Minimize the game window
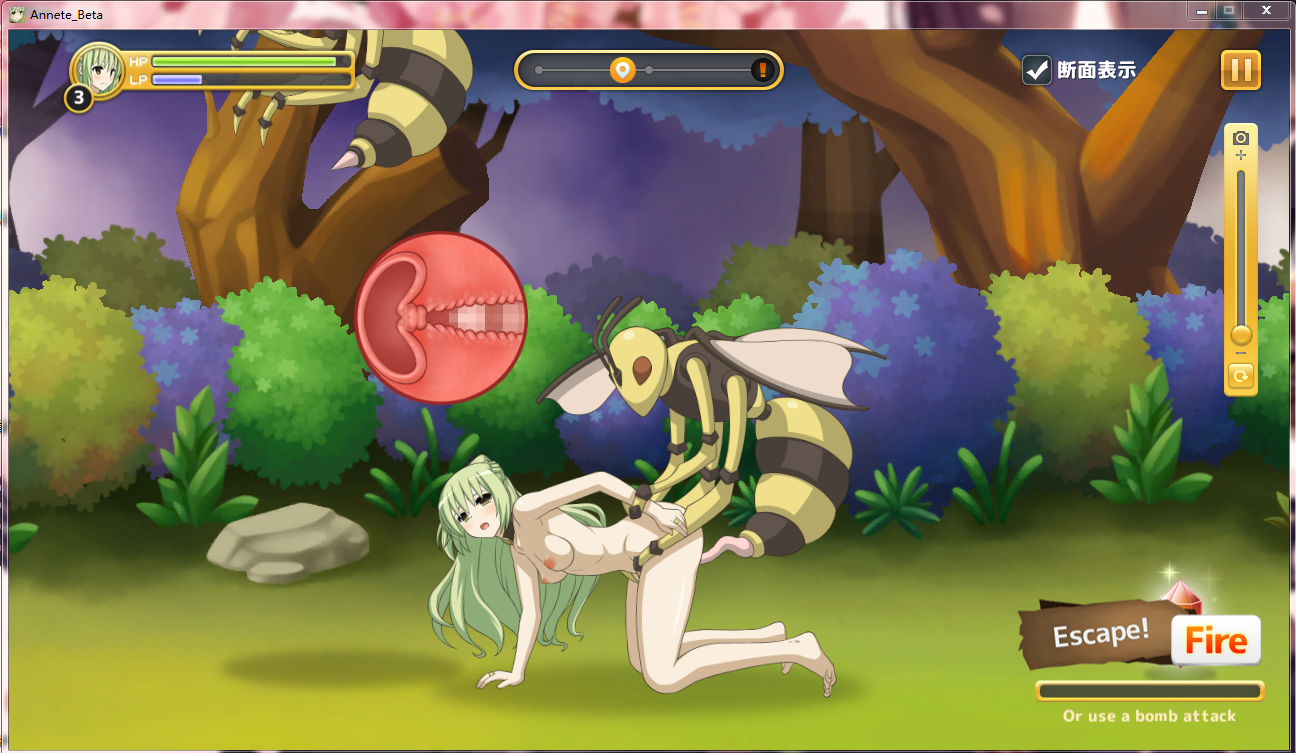This screenshot has width=1296, height=753. click(x=1201, y=10)
